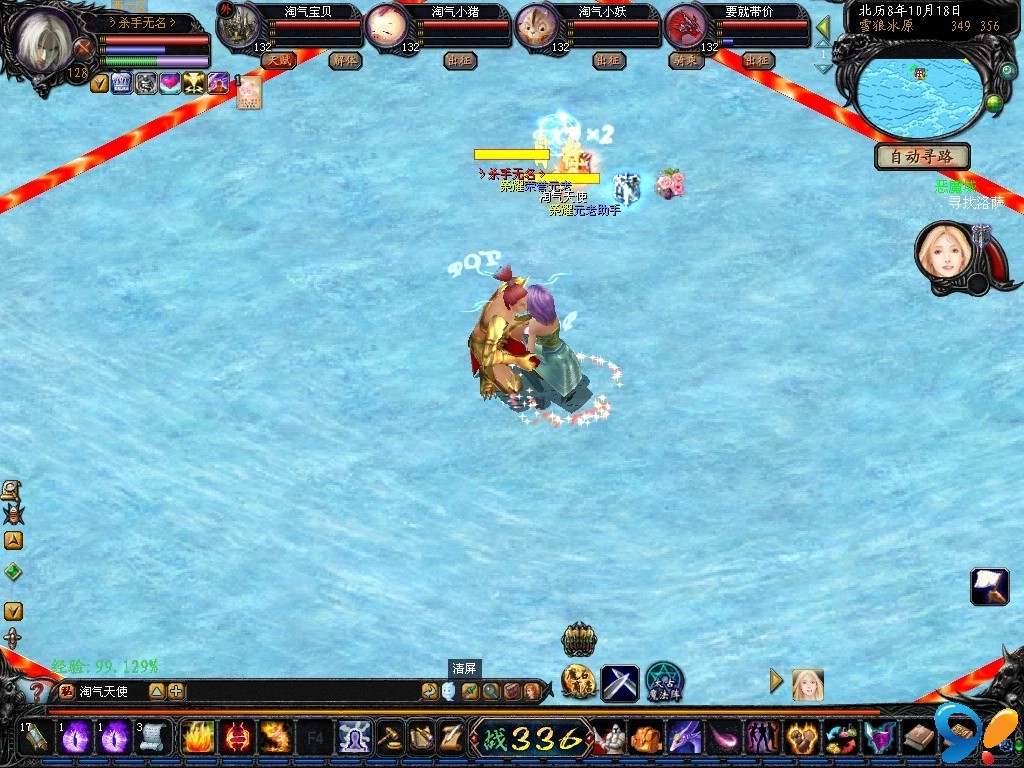Select pet portrait 淘气小妖
This screenshot has width=1024, height=768.
pyautogui.click(x=538, y=27)
